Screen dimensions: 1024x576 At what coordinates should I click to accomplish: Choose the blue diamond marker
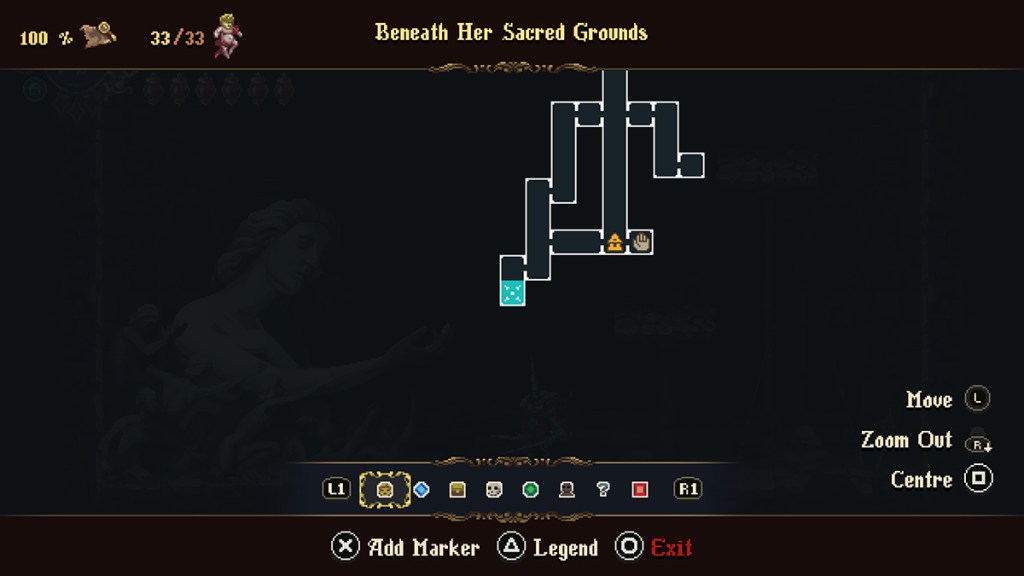422,489
